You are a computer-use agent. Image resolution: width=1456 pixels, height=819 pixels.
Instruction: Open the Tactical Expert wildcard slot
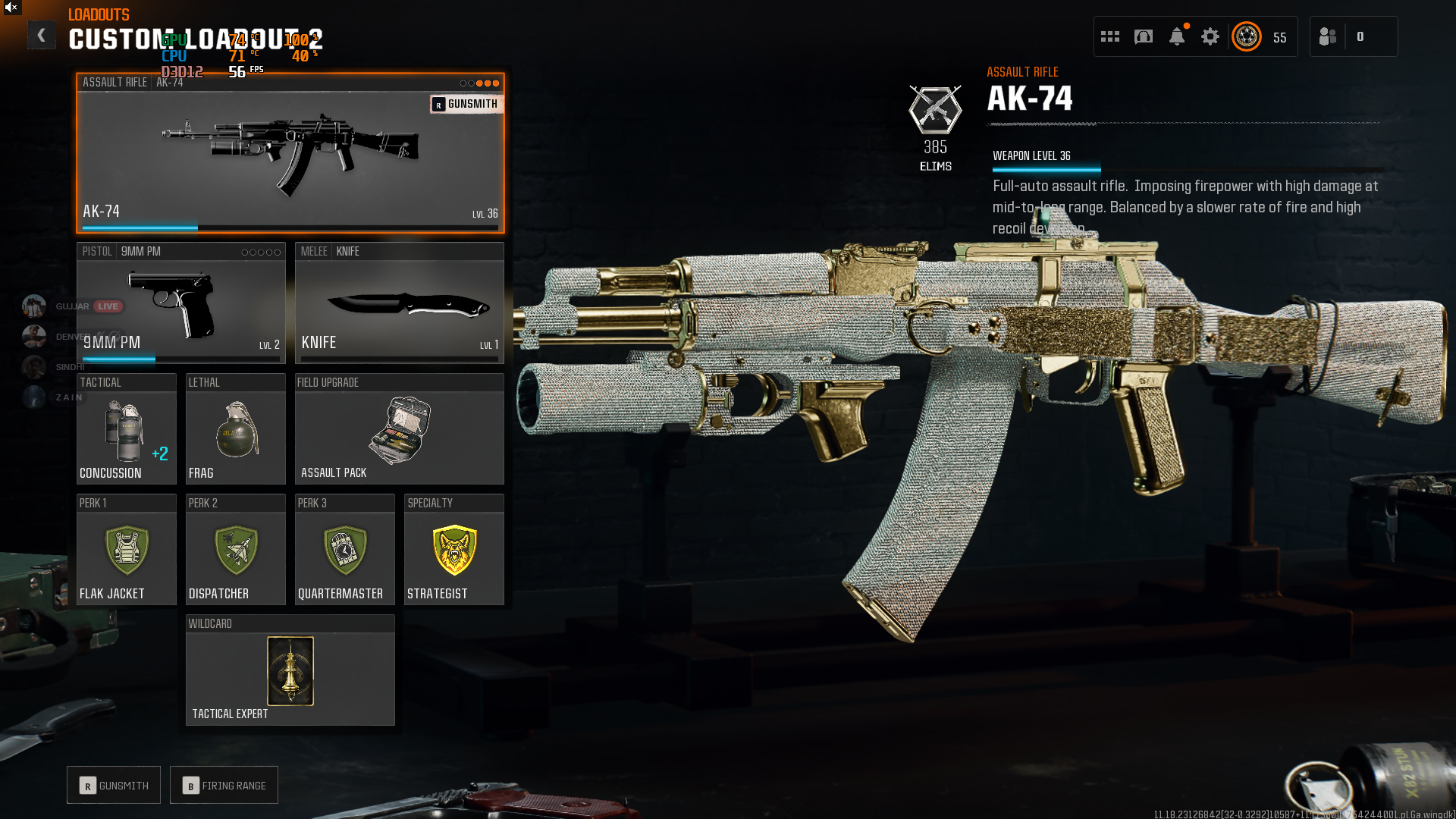290,670
